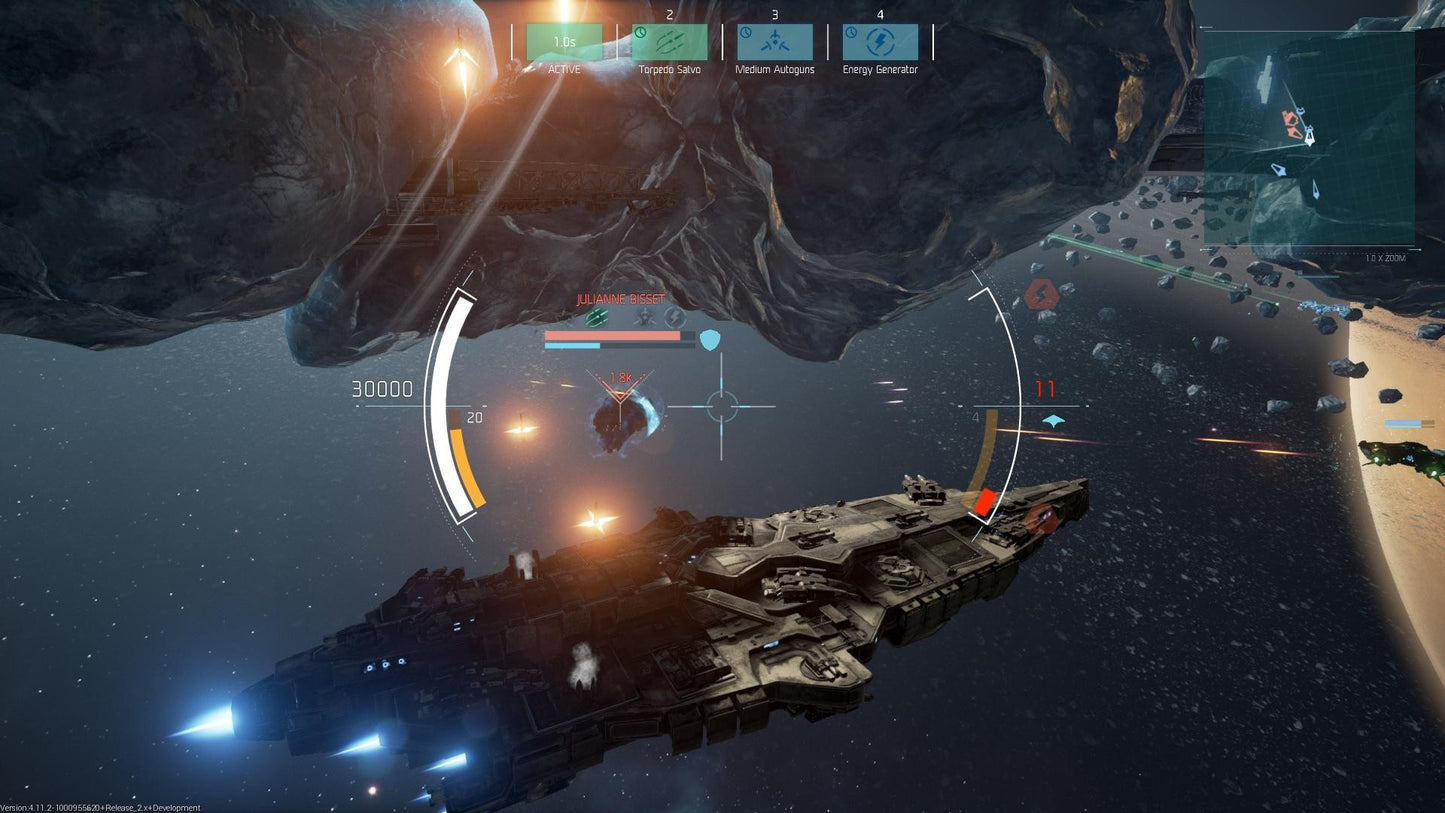
Task: Click the blue diamond target marker right of the reticle
Action: click(x=1053, y=420)
